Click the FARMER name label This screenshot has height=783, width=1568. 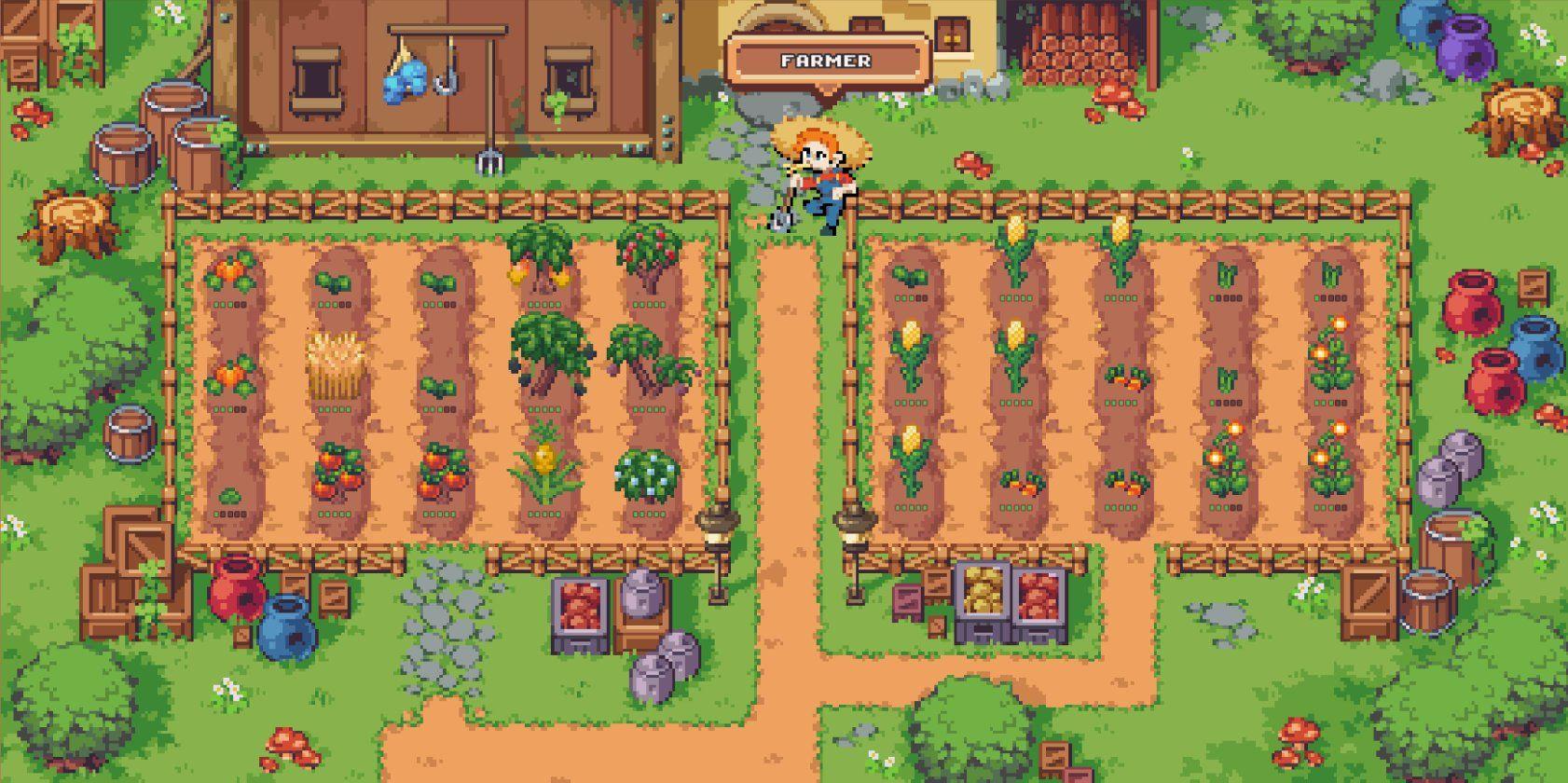[826, 62]
